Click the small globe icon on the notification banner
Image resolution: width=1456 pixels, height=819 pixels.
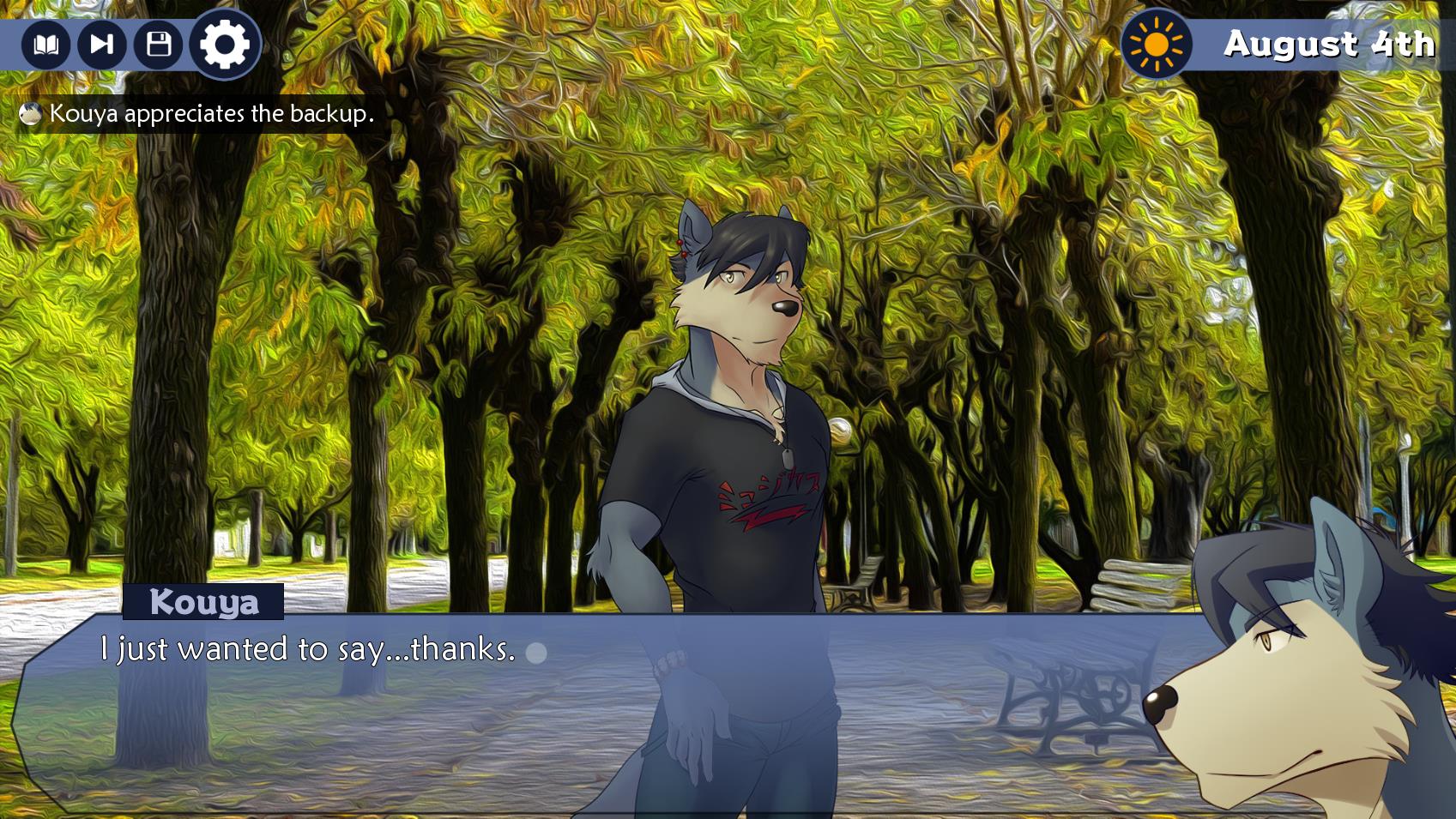pos(31,112)
